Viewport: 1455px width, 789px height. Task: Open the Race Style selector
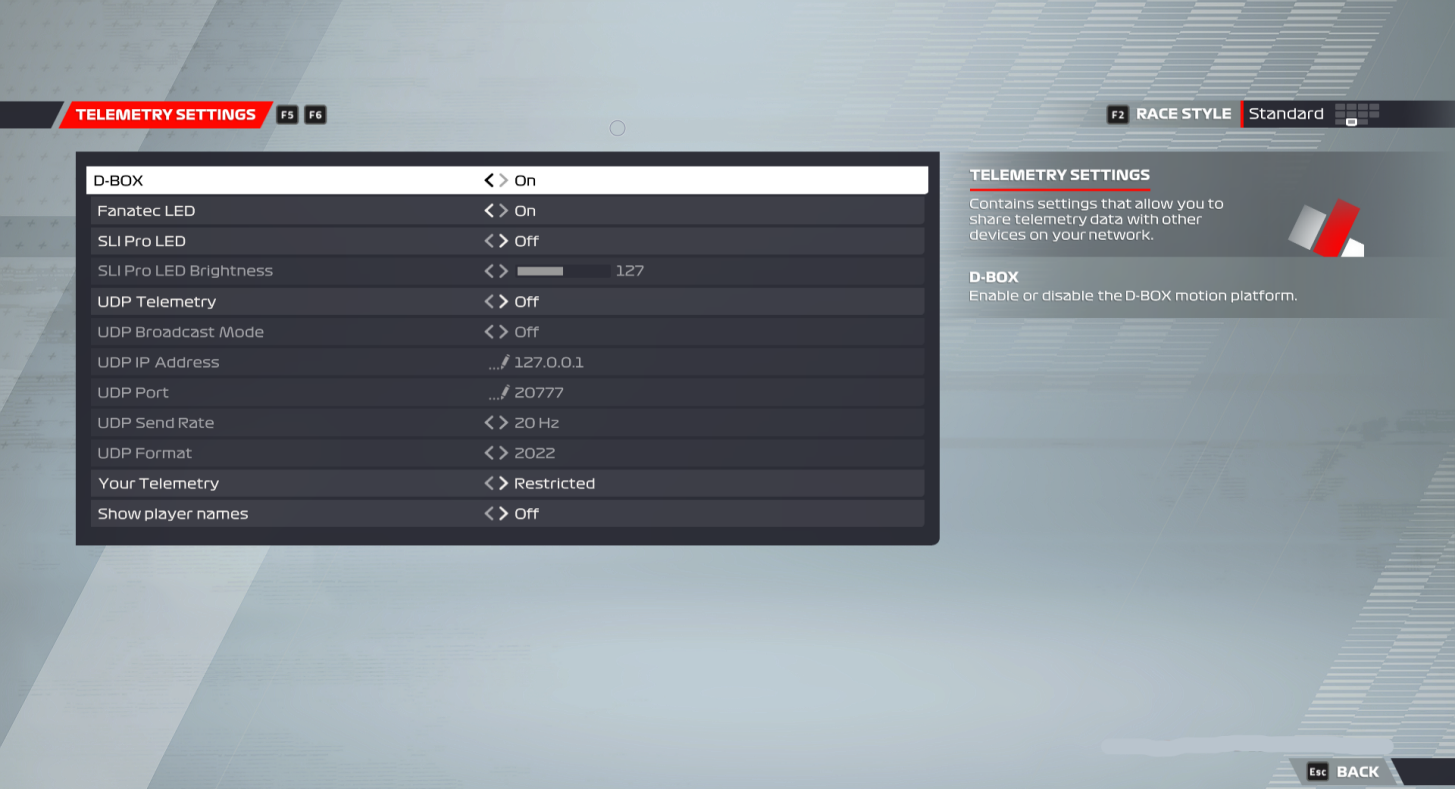click(1286, 114)
